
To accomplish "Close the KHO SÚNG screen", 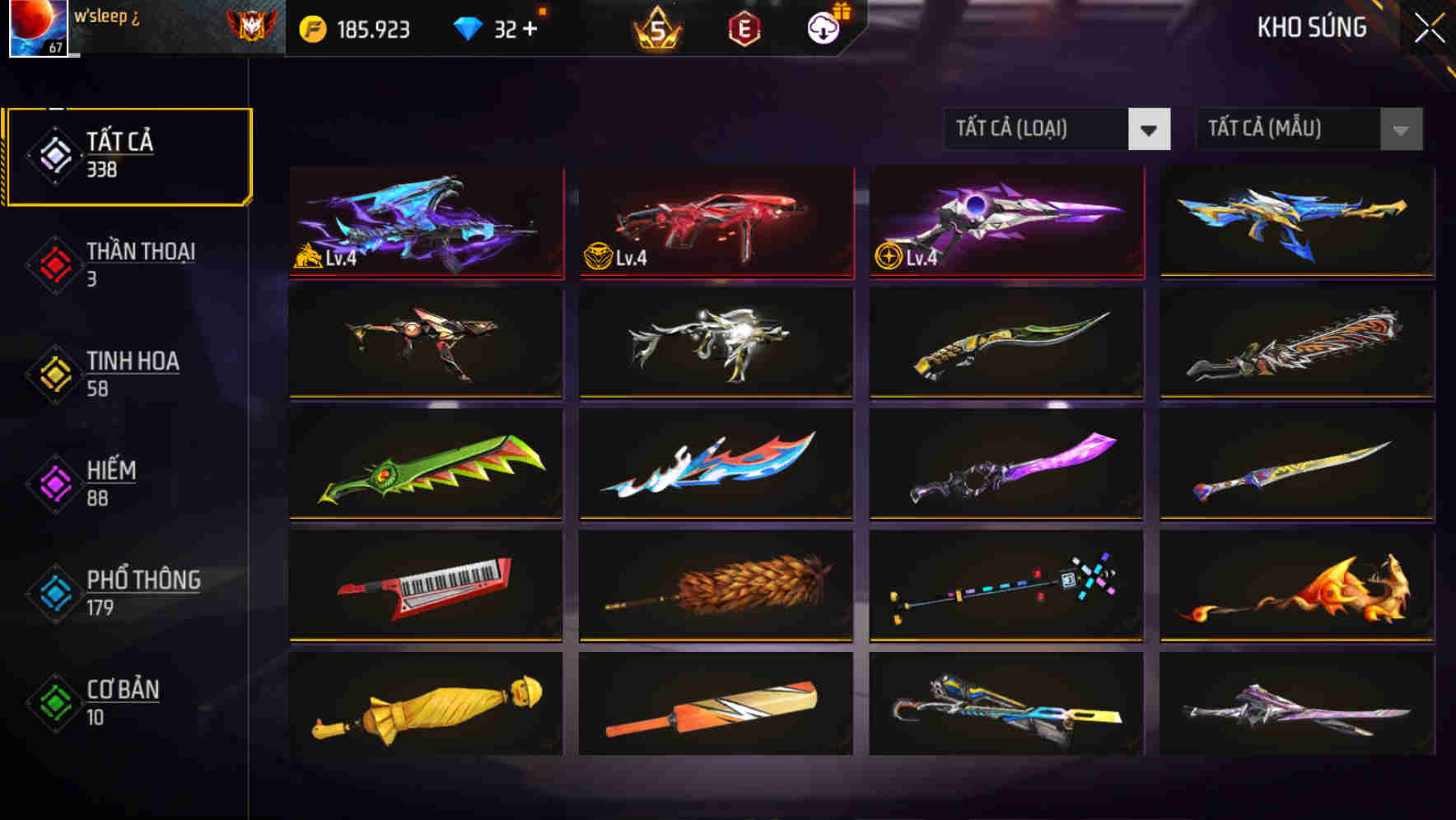I will [x=1430, y=26].
